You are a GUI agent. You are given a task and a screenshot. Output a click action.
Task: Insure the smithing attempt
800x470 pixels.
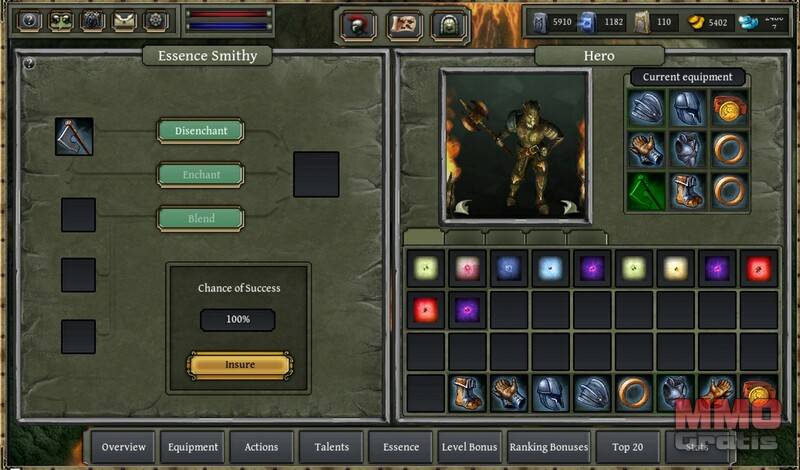[240, 365]
